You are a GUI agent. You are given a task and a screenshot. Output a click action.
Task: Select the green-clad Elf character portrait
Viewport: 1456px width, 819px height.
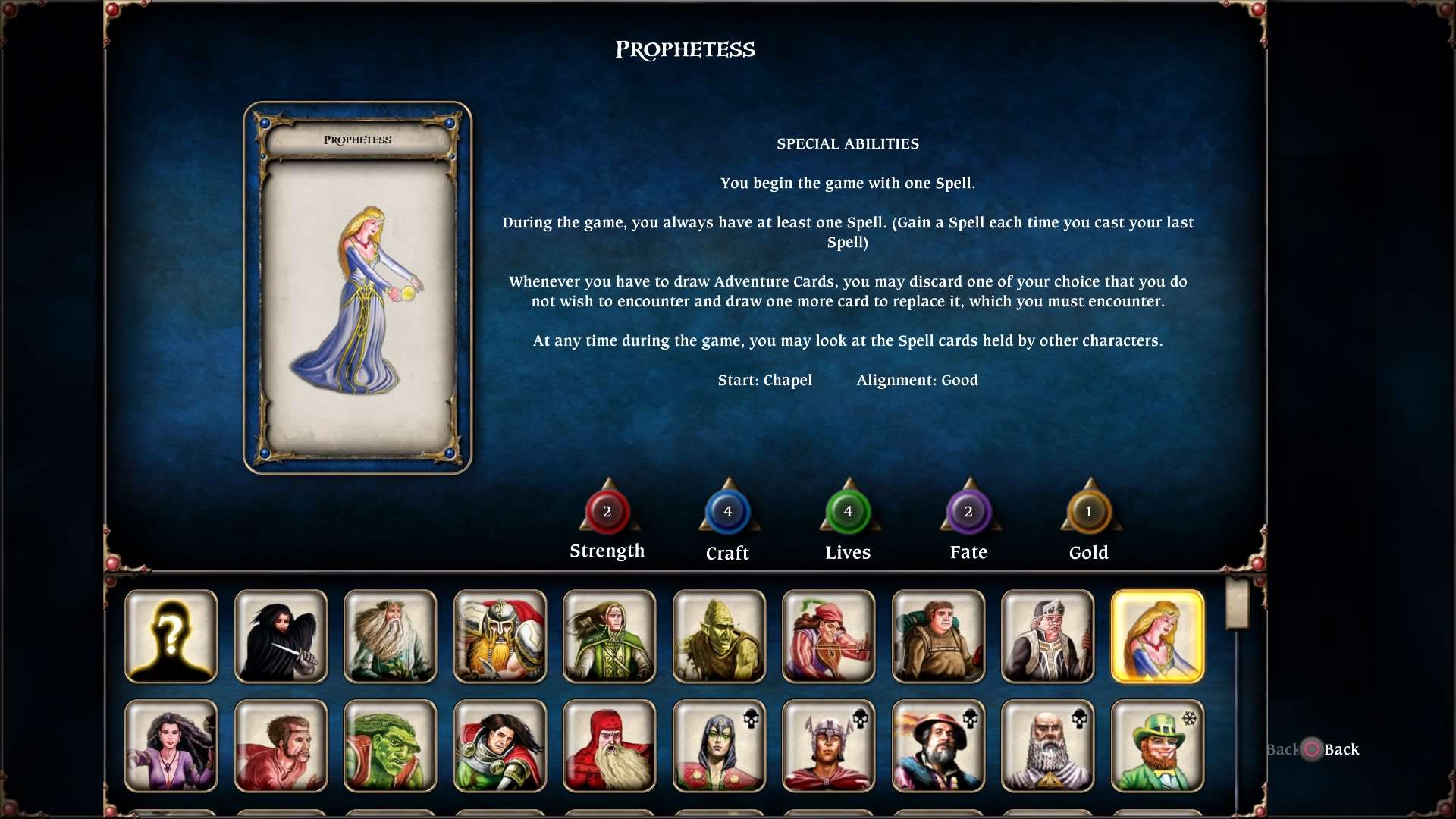click(609, 636)
